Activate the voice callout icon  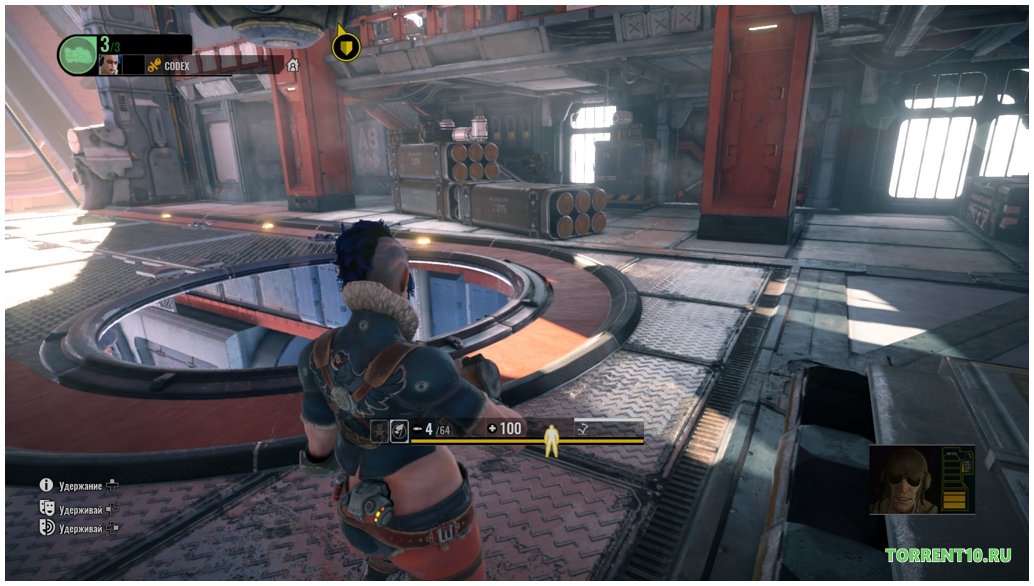(46, 527)
